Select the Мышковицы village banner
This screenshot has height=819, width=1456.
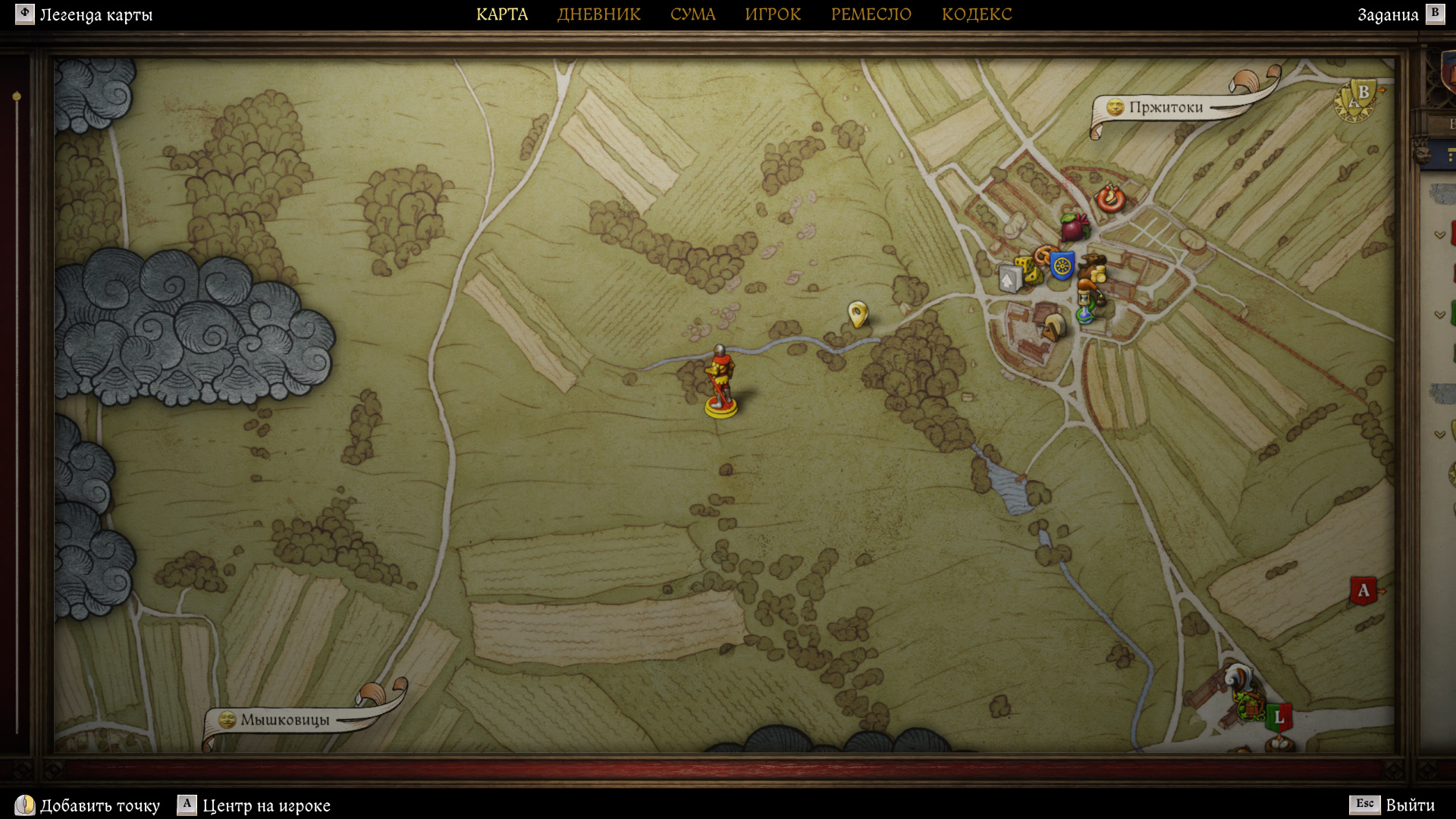pos(284,720)
